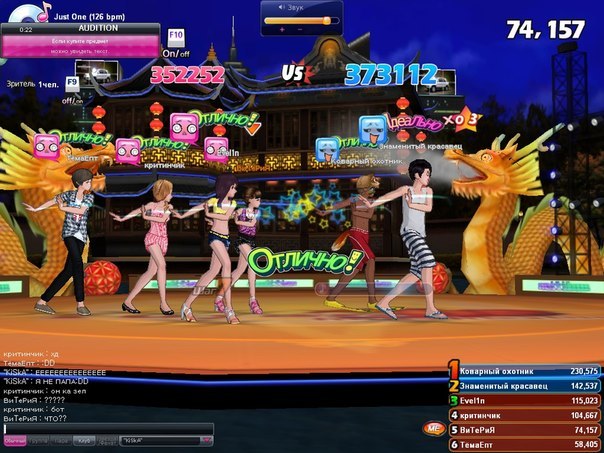
Task: Switch to the club chat tab
Action: (x=85, y=441)
